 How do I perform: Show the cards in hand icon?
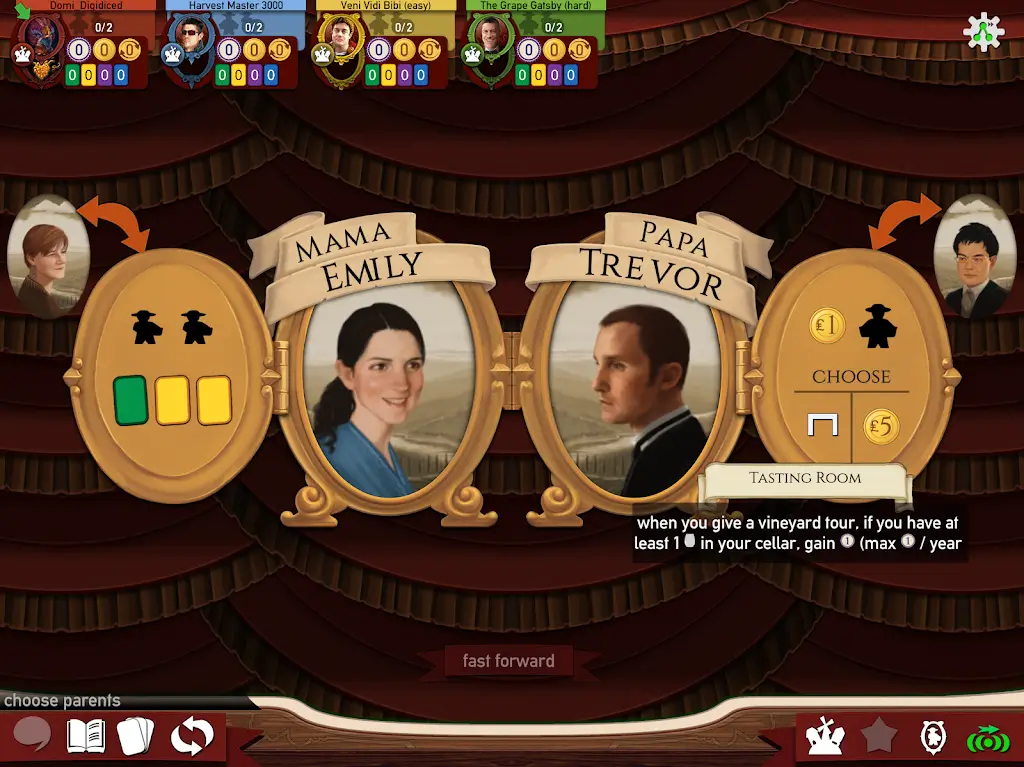pyautogui.click(x=136, y=736)
